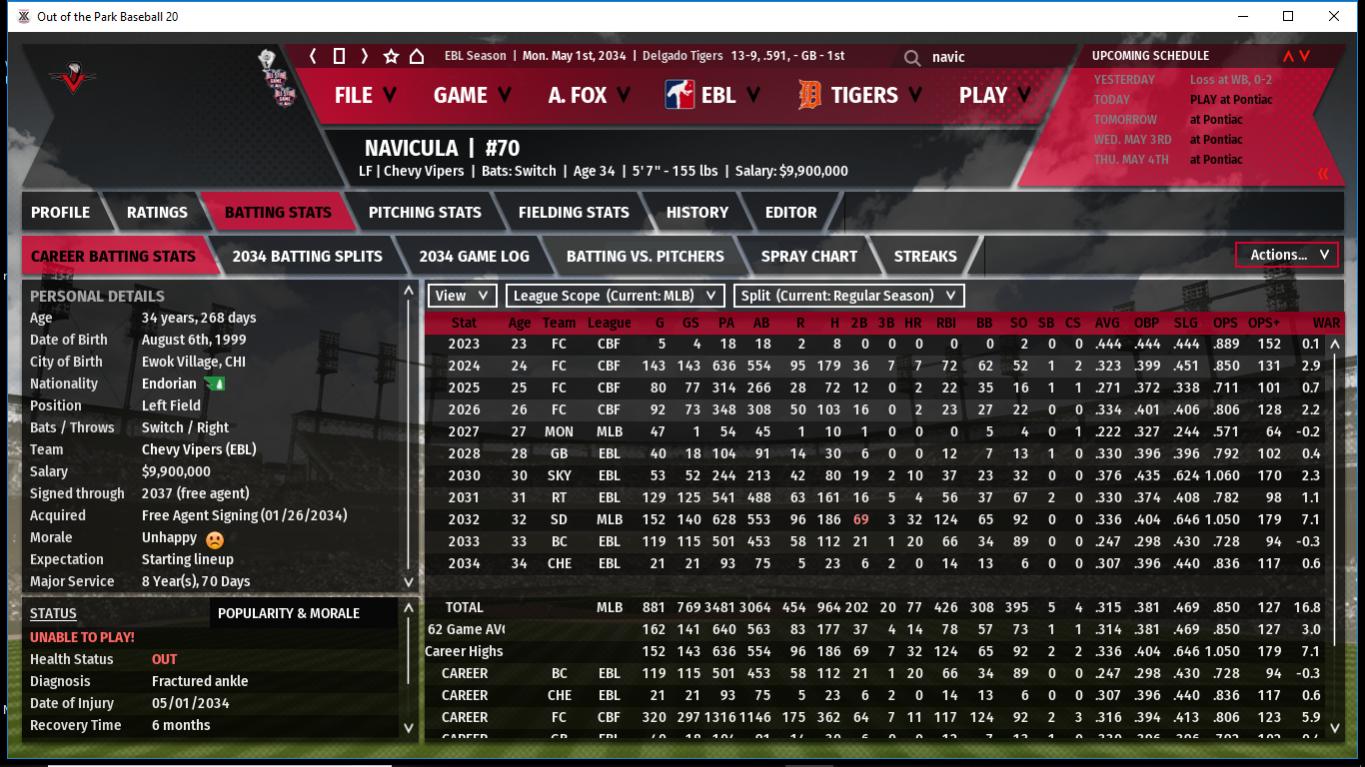The width and height of the screenshot is (1365, 767).
Task: Open the GAME menu
Action: [472, 95]
